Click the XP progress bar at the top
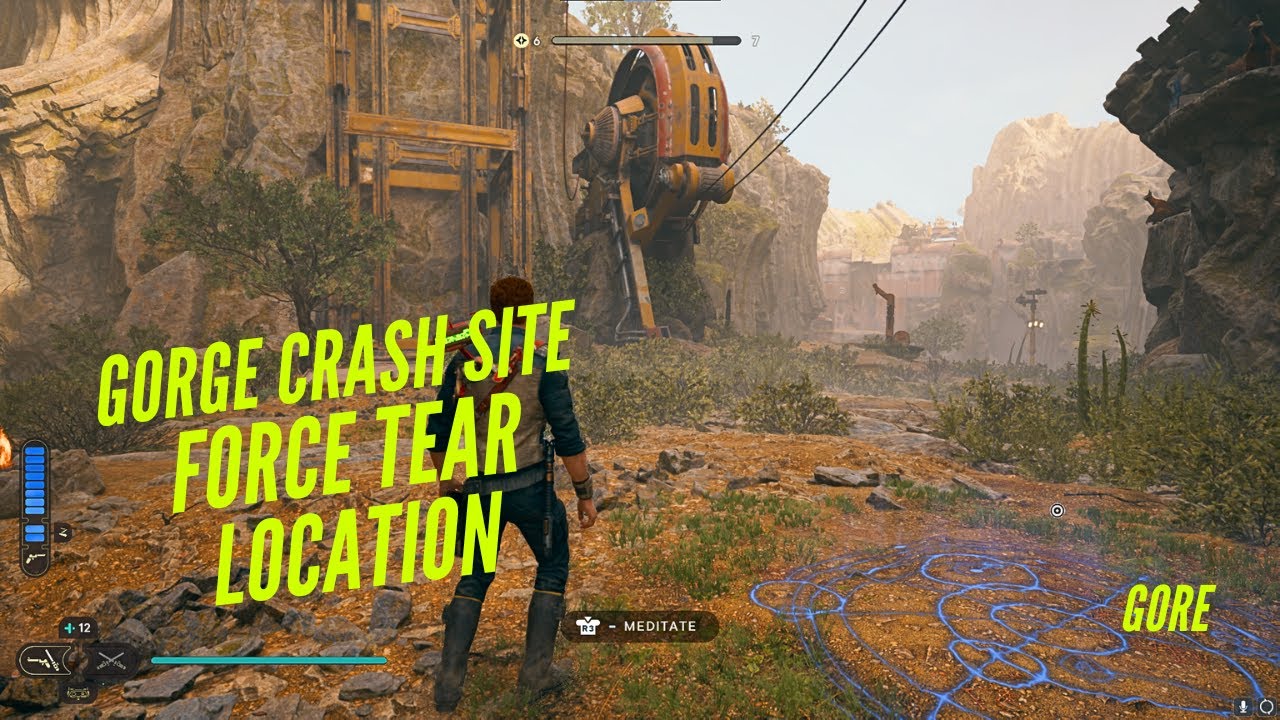This screenshot has width=1280, height=720. point(646,41)
